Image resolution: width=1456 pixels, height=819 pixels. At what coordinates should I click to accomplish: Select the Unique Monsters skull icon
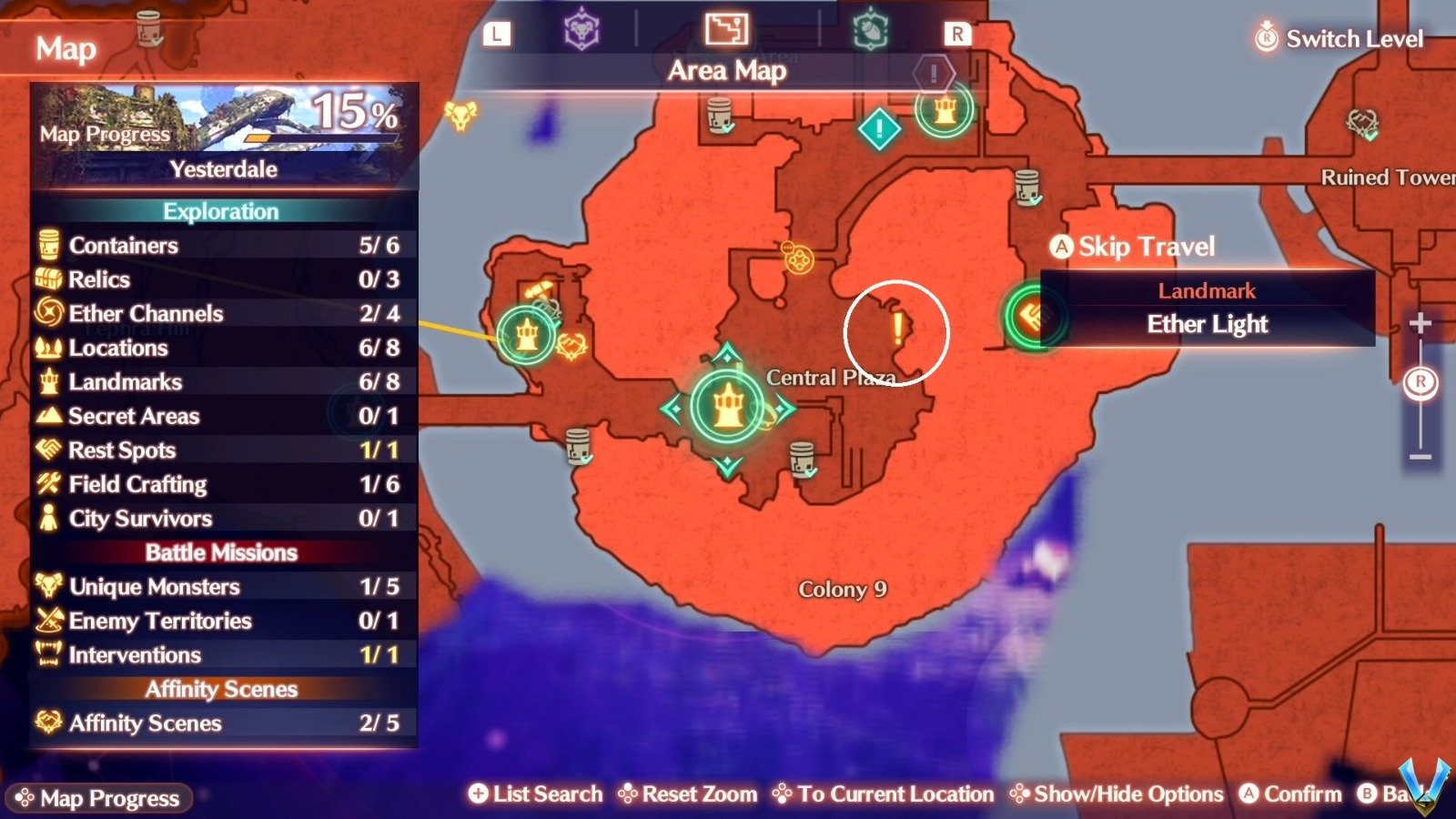click(48, 587)
